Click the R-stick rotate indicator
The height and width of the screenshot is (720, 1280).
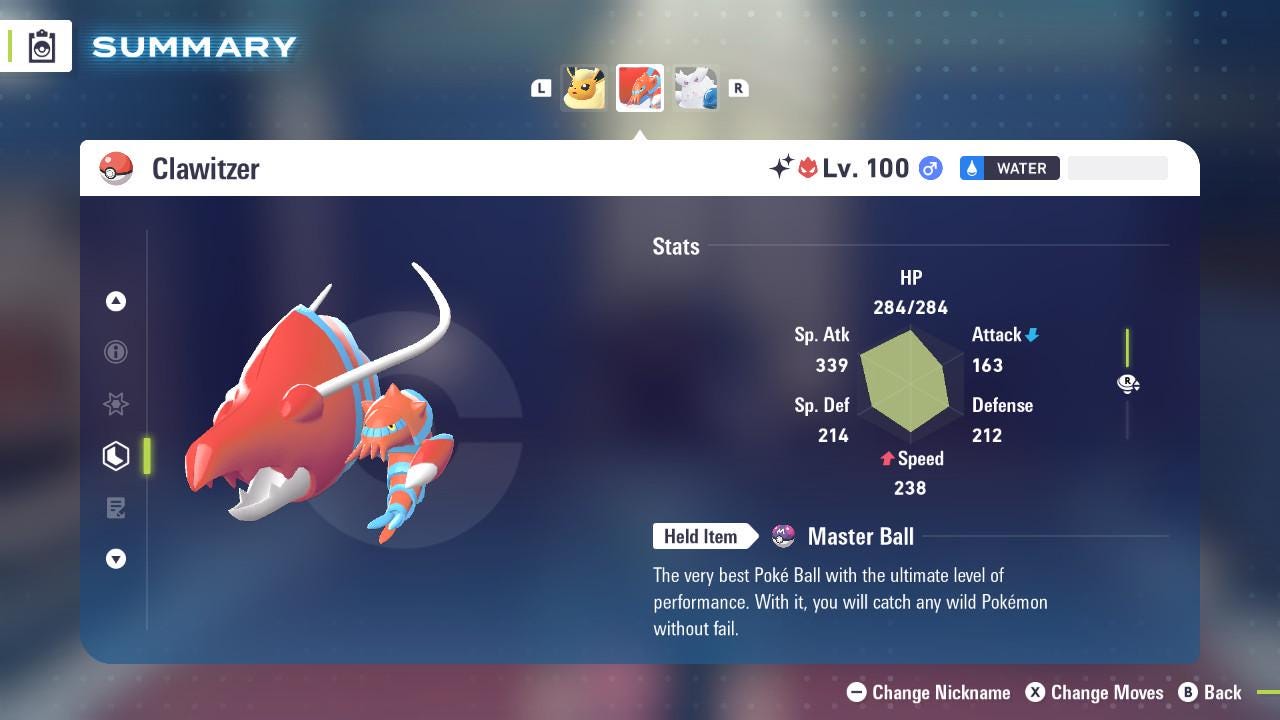click(1128, 384)
